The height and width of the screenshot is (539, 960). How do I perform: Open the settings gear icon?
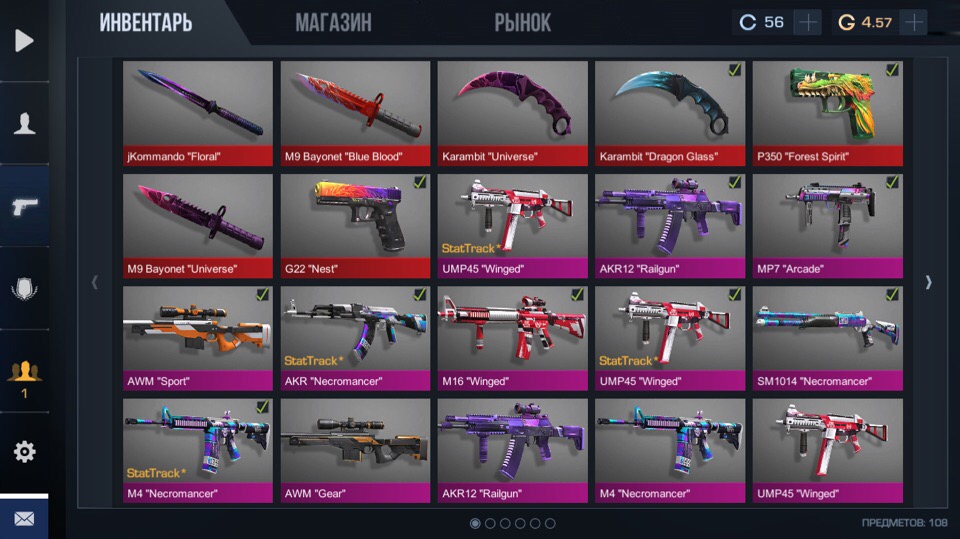pyautogui.click(x=24, y=451)
